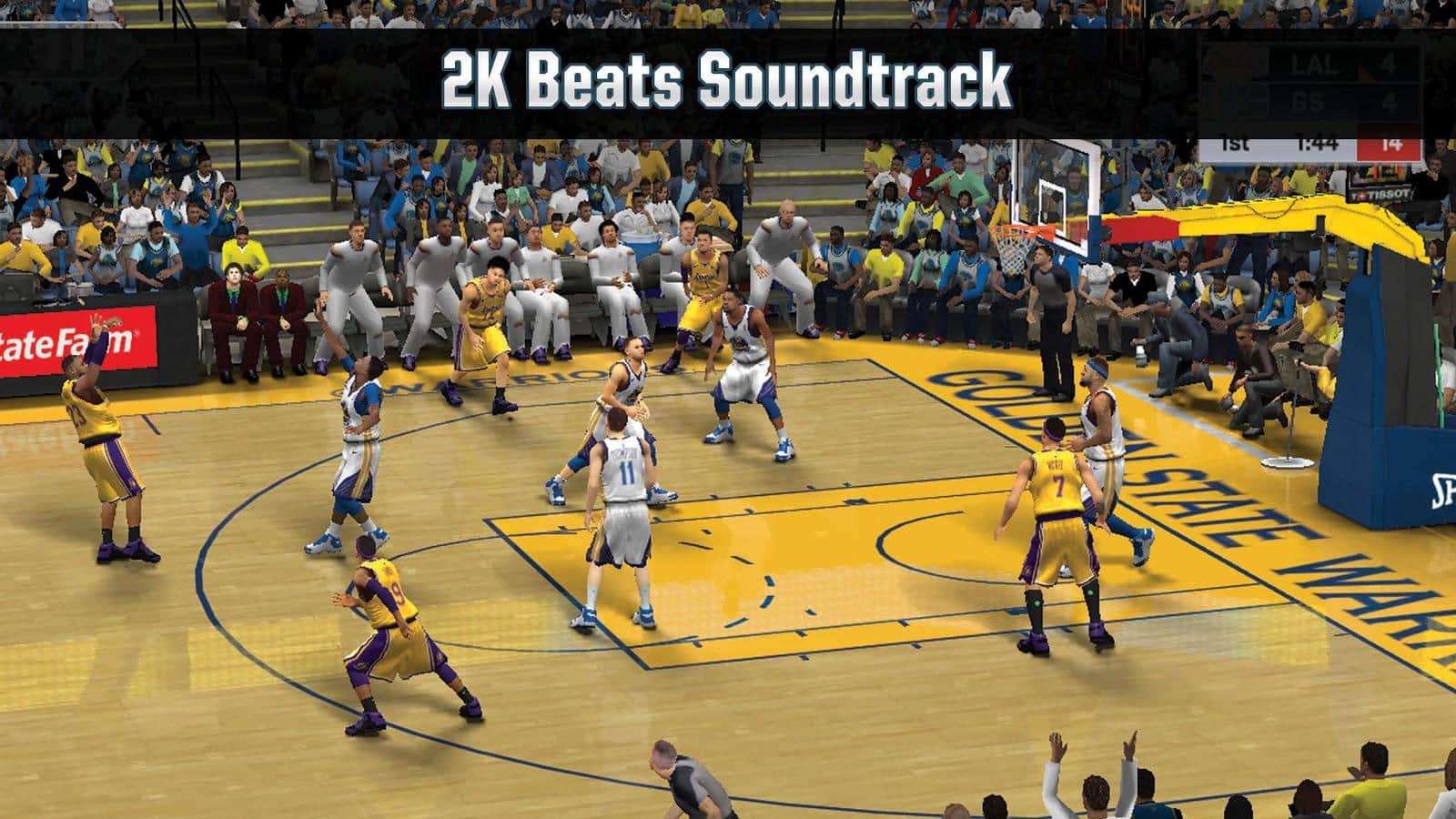
Task: Click the game clock showing 1:44
Action: [1318, 144]
